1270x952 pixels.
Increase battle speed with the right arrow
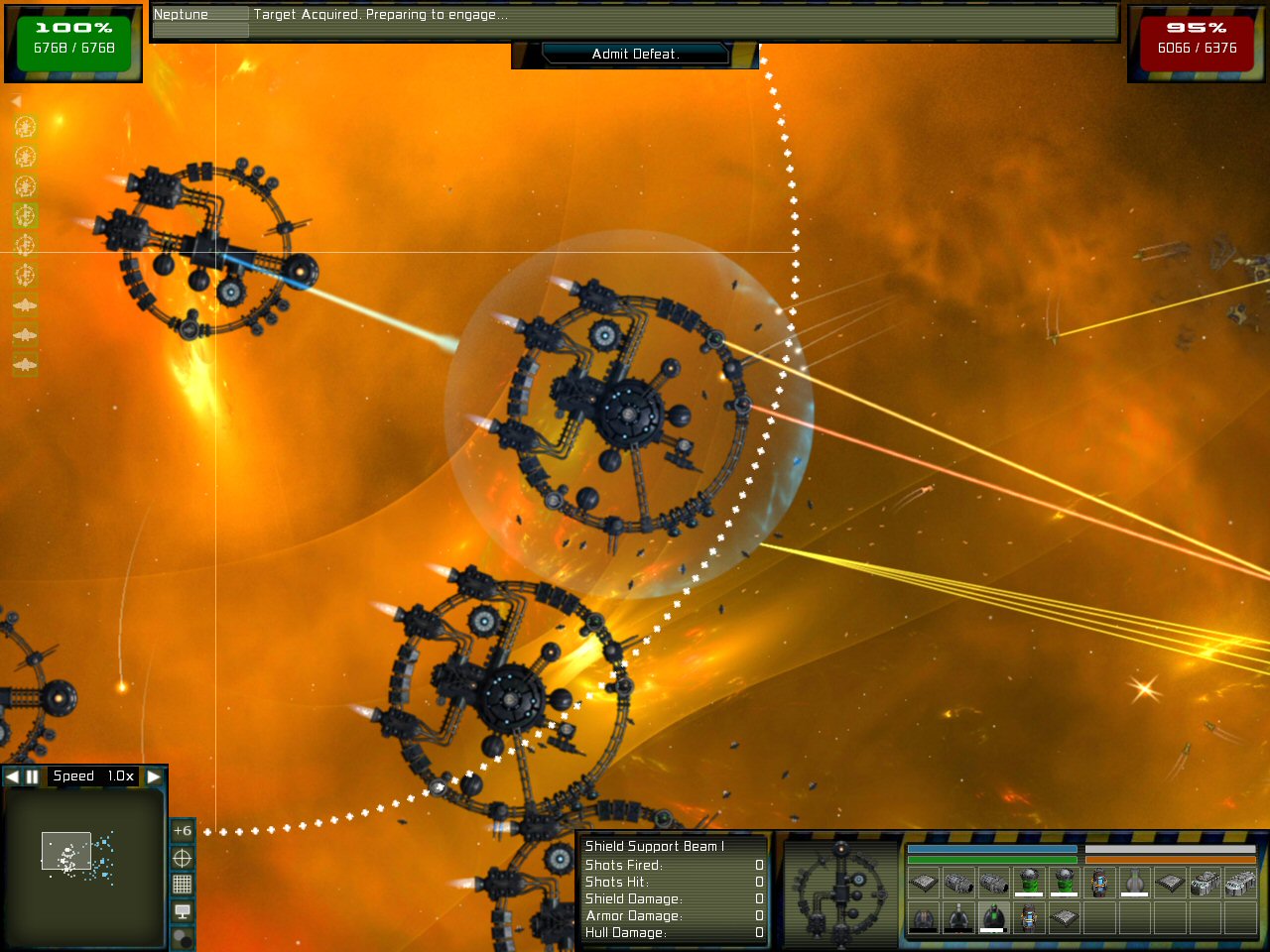[x=154, y=776]
